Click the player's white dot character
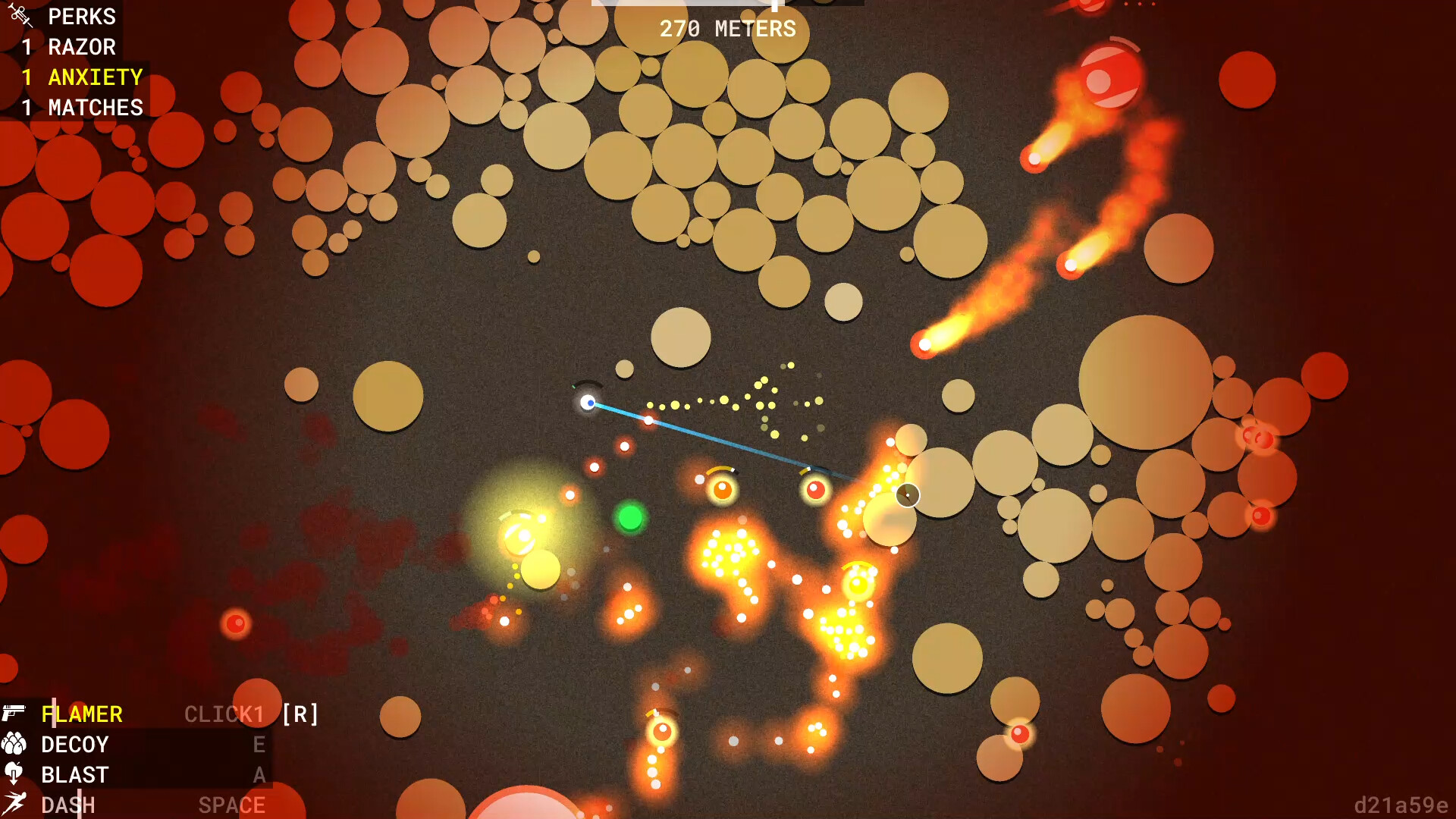 [x=589, y=403]
